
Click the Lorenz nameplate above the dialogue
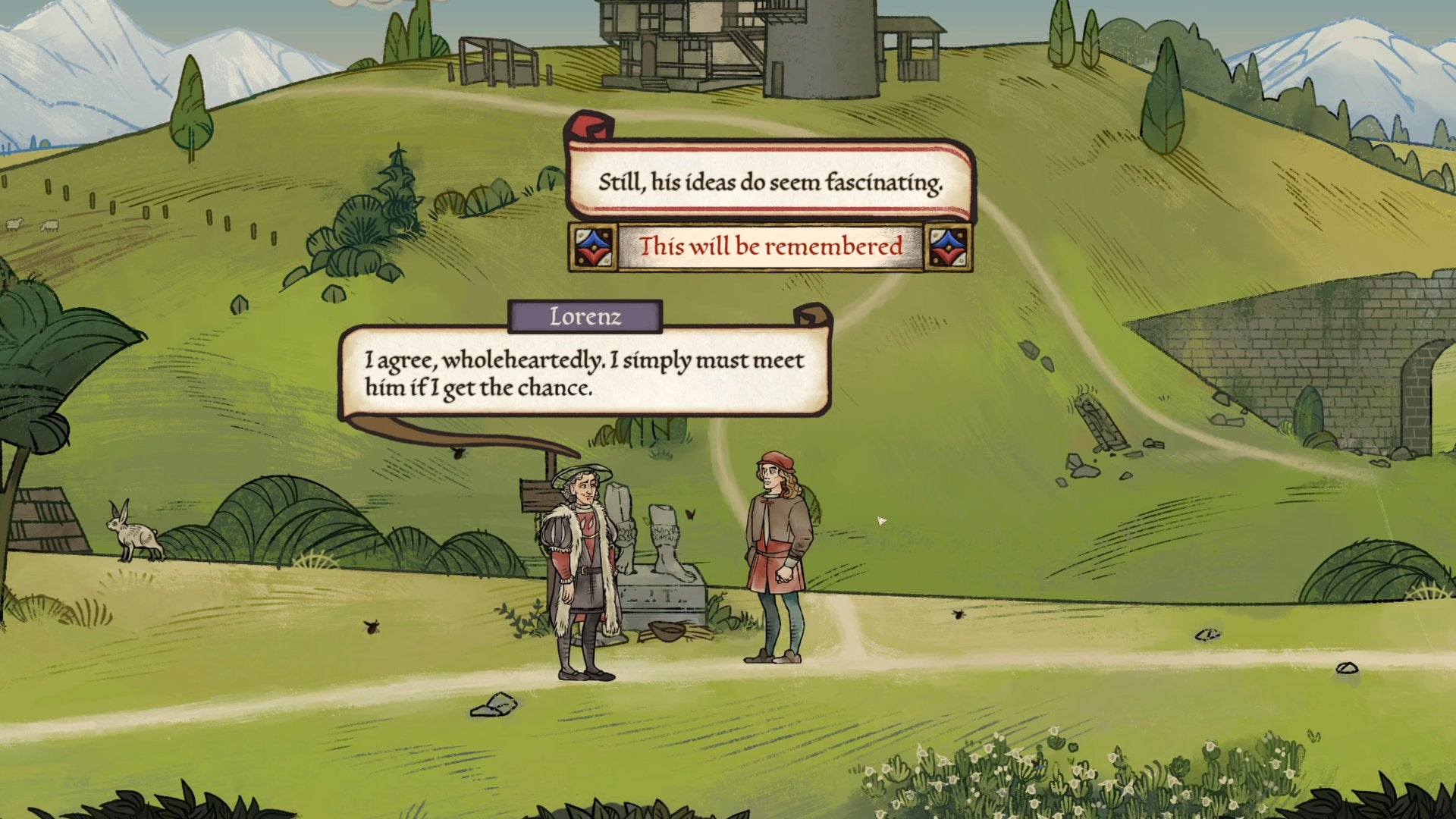(x=585, y=317)
